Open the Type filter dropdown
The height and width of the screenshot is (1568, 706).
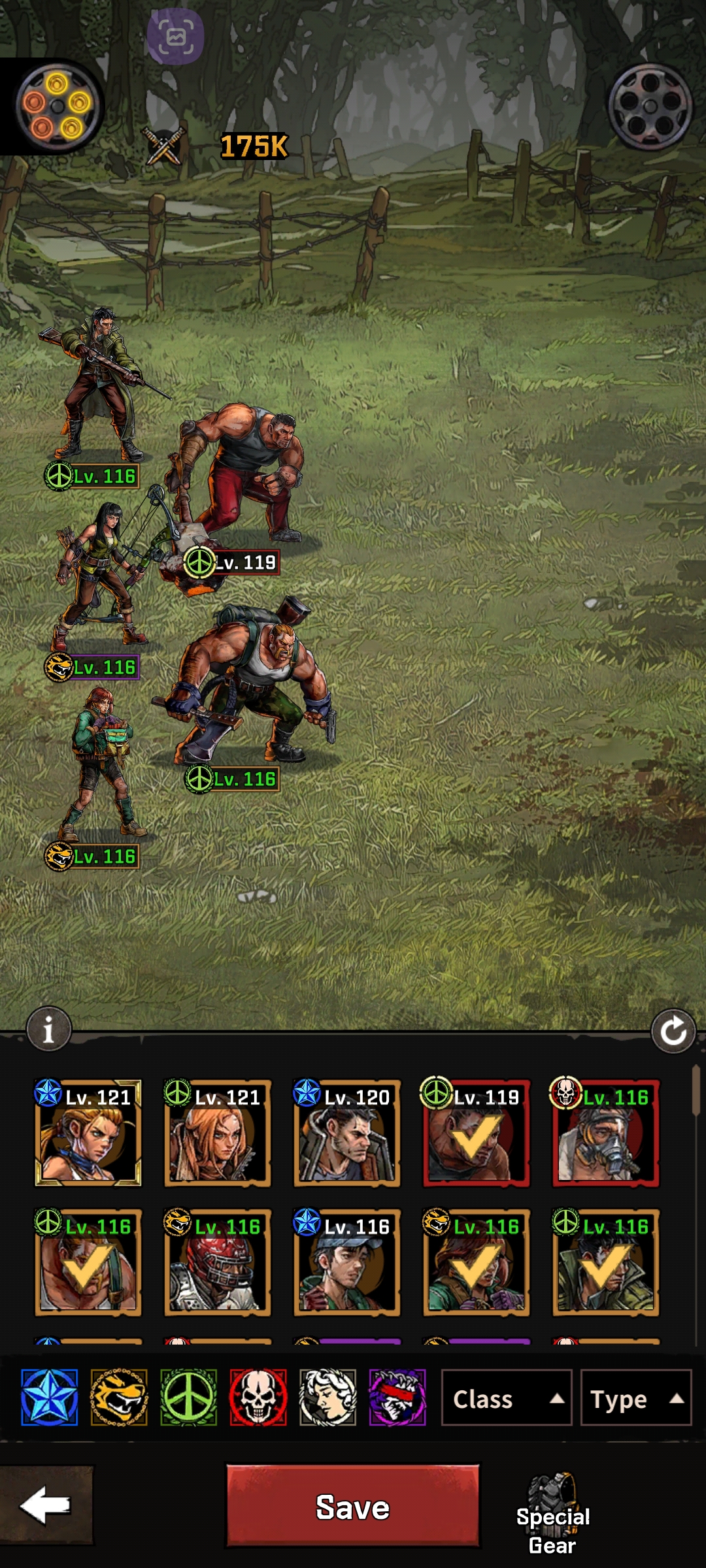click(x=635, y=1399)
